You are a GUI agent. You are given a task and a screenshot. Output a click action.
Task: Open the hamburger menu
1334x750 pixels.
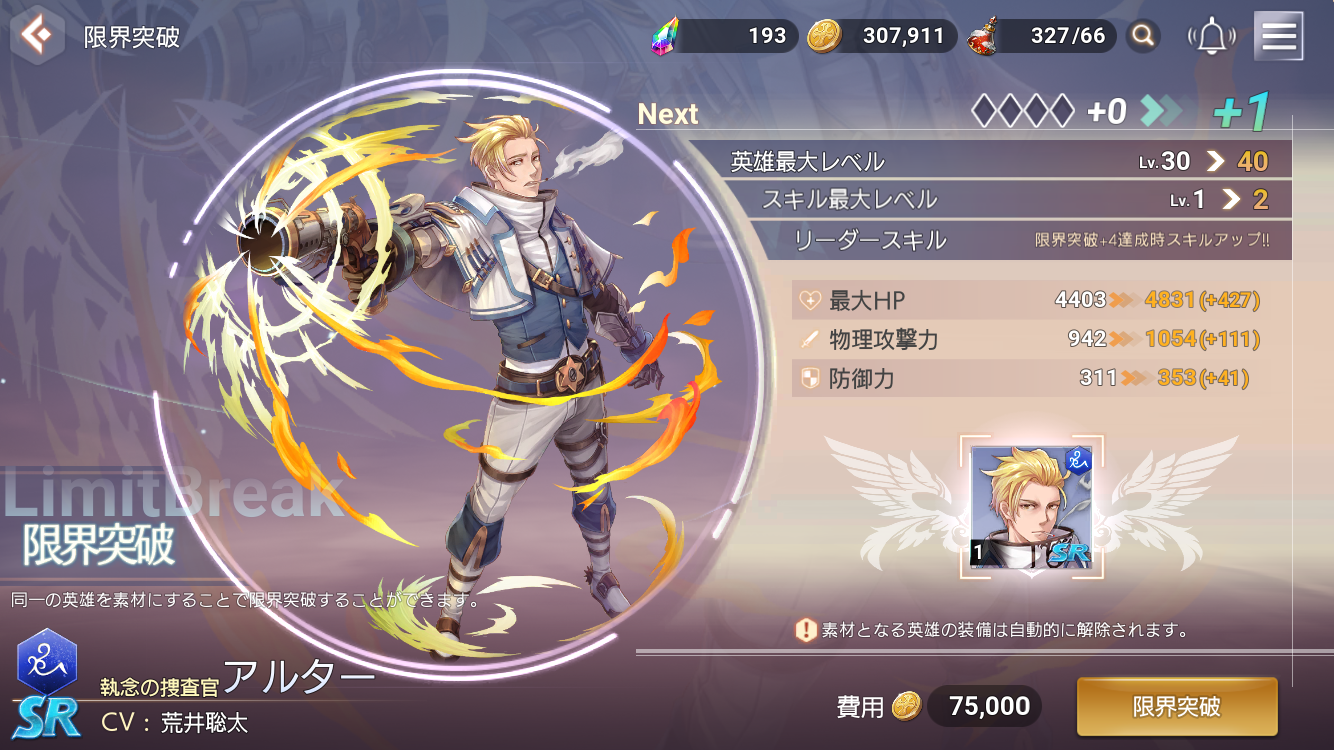(x=1278, y=37)
